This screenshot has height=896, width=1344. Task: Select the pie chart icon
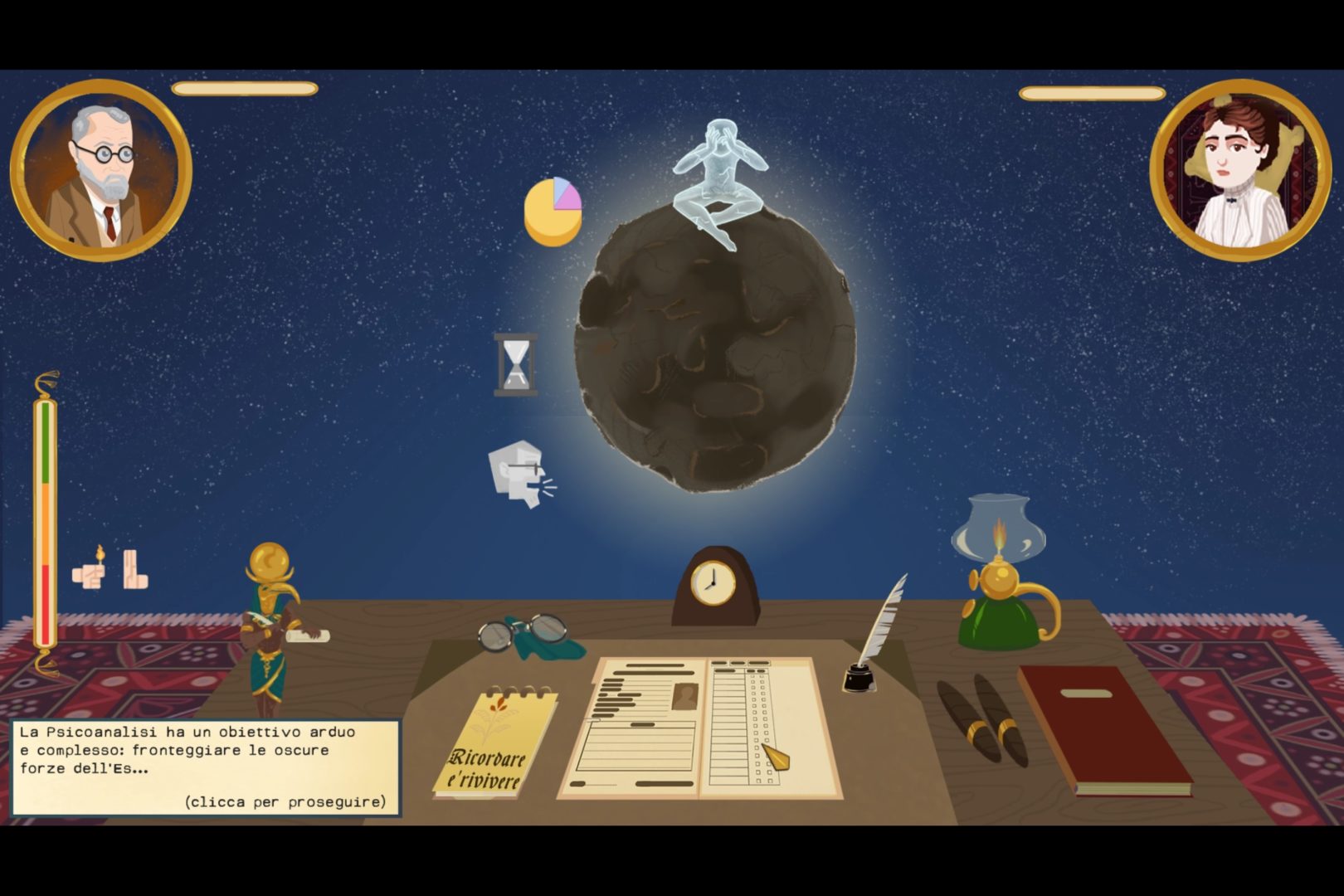click(553, 211)
